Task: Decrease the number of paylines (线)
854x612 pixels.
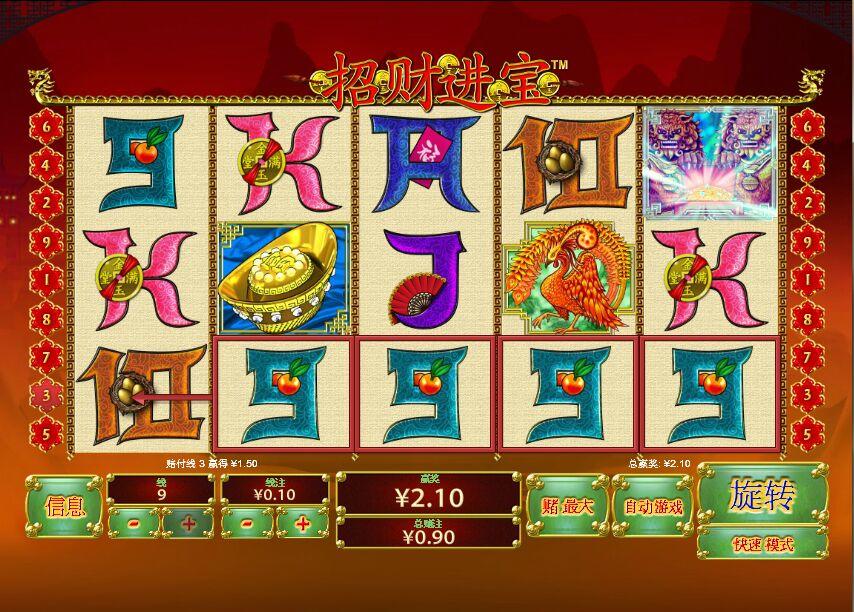Action: (133, 523)
